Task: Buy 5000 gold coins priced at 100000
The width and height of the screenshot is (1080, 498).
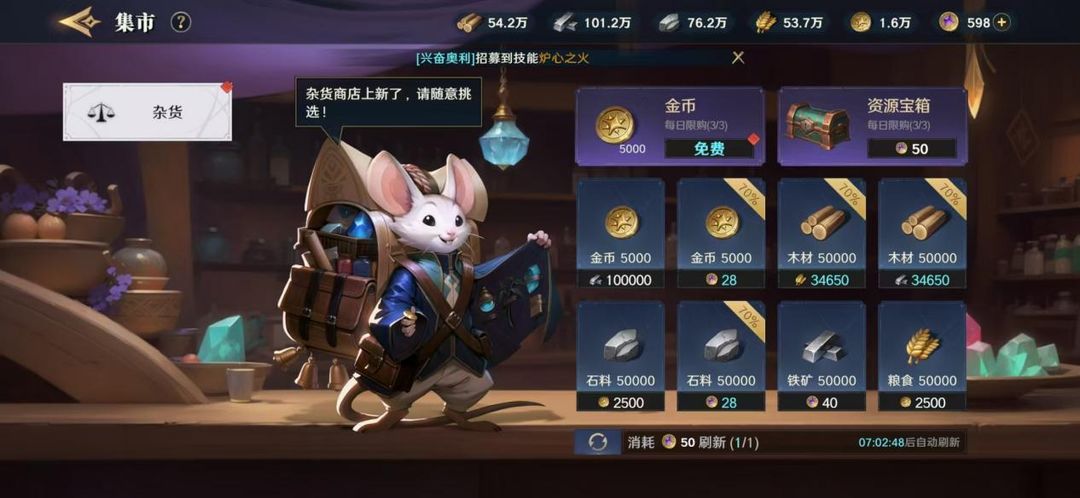Action: pos(620,280)
